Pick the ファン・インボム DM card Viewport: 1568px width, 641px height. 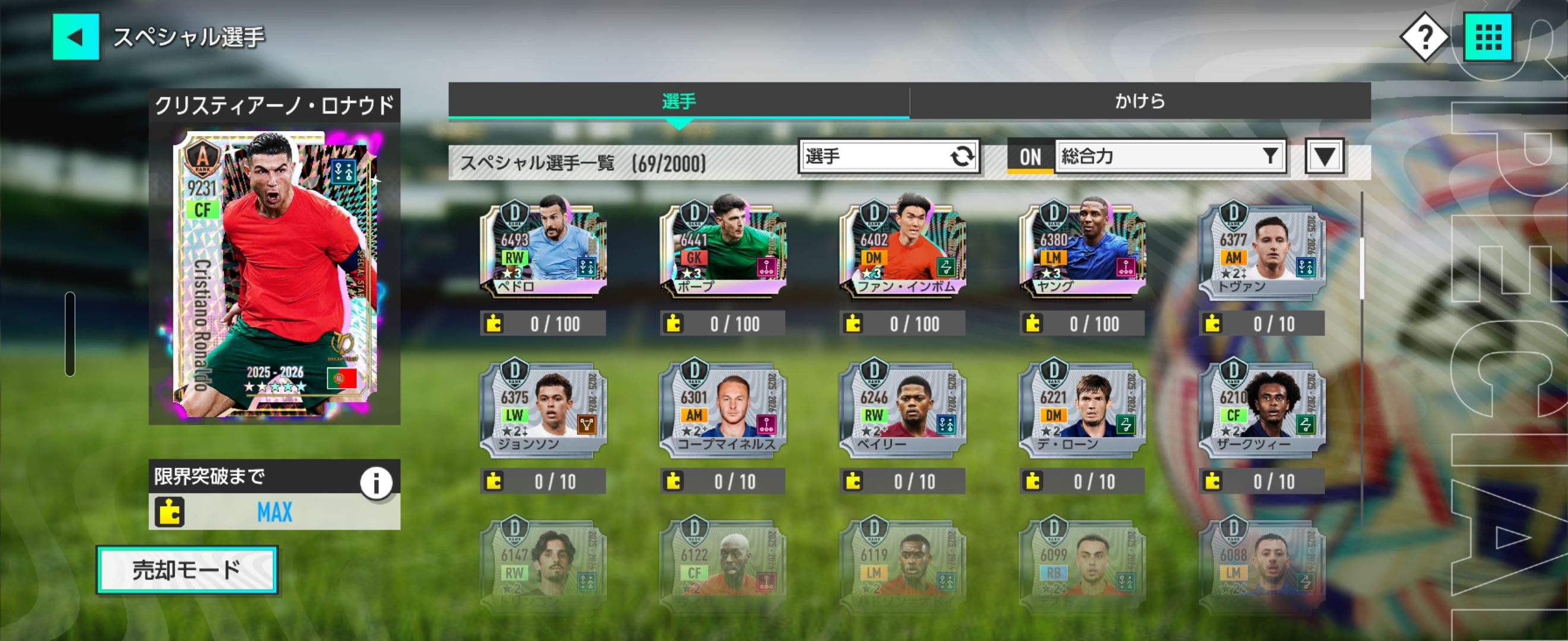coord(902,249)
